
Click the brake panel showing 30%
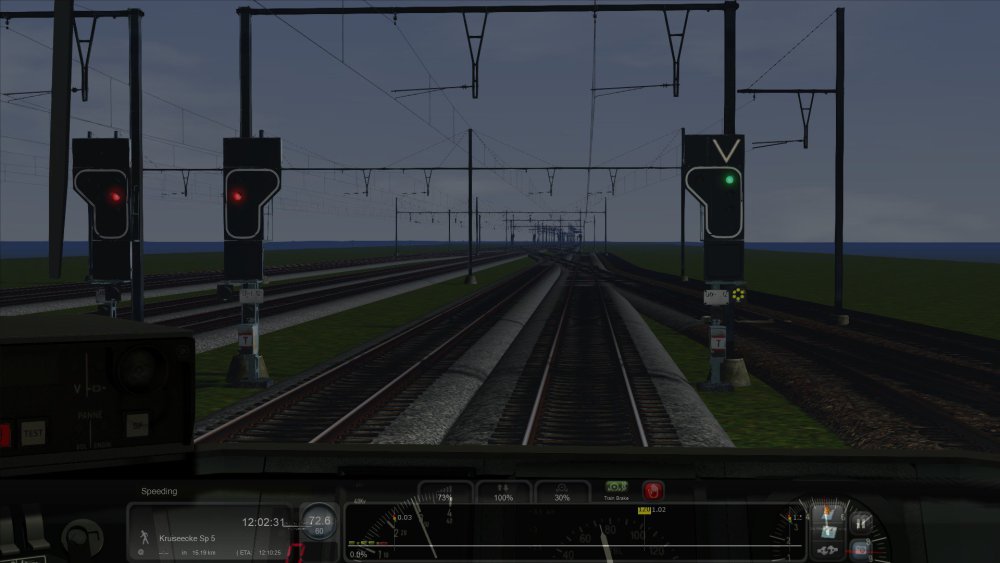coord(562,492)
